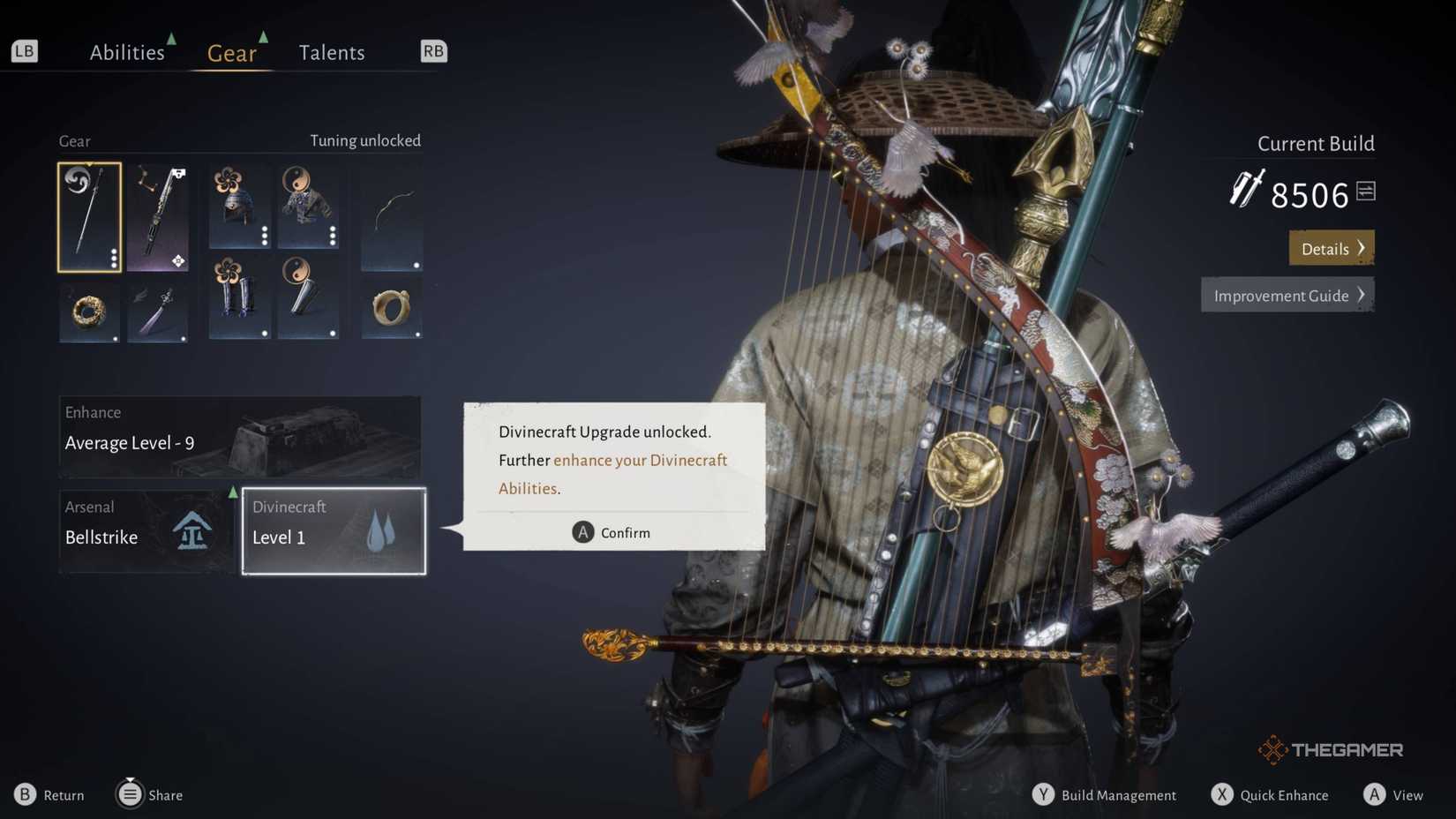Open the Arsenal Bellstrike panel

click(x=146, y=531)
